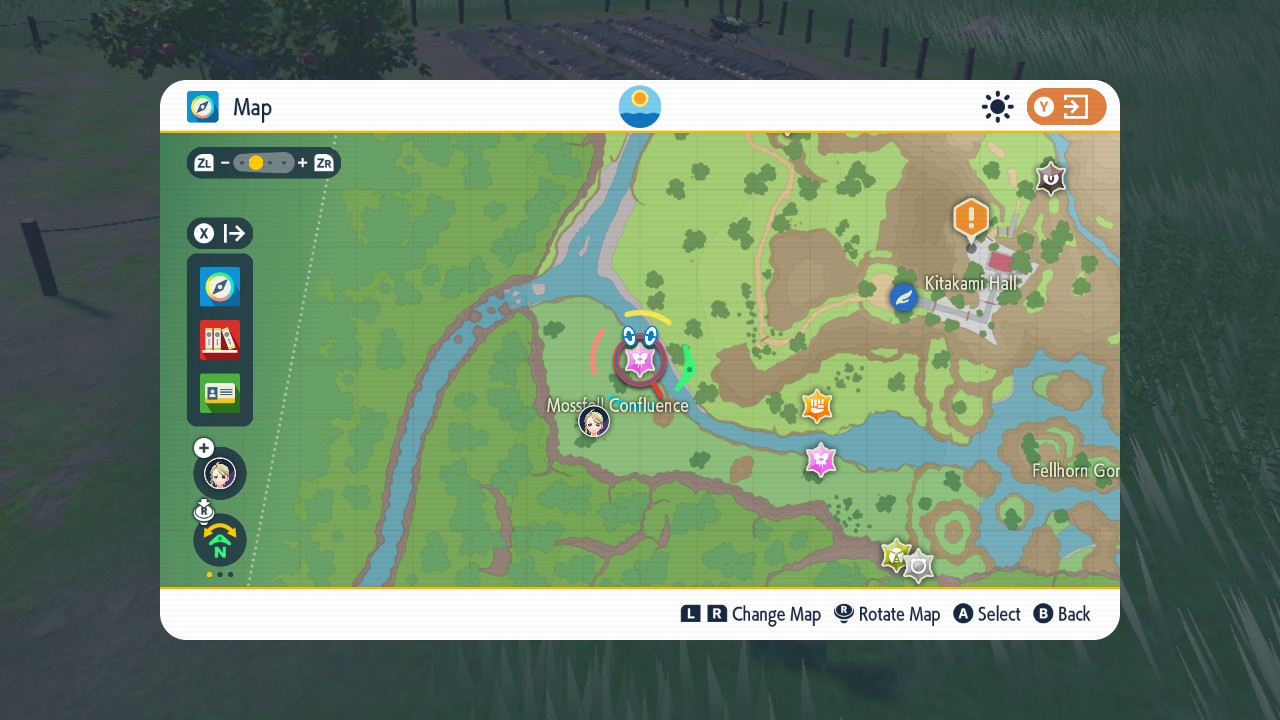Switch map page using the page dots

(x=219, y=575)
